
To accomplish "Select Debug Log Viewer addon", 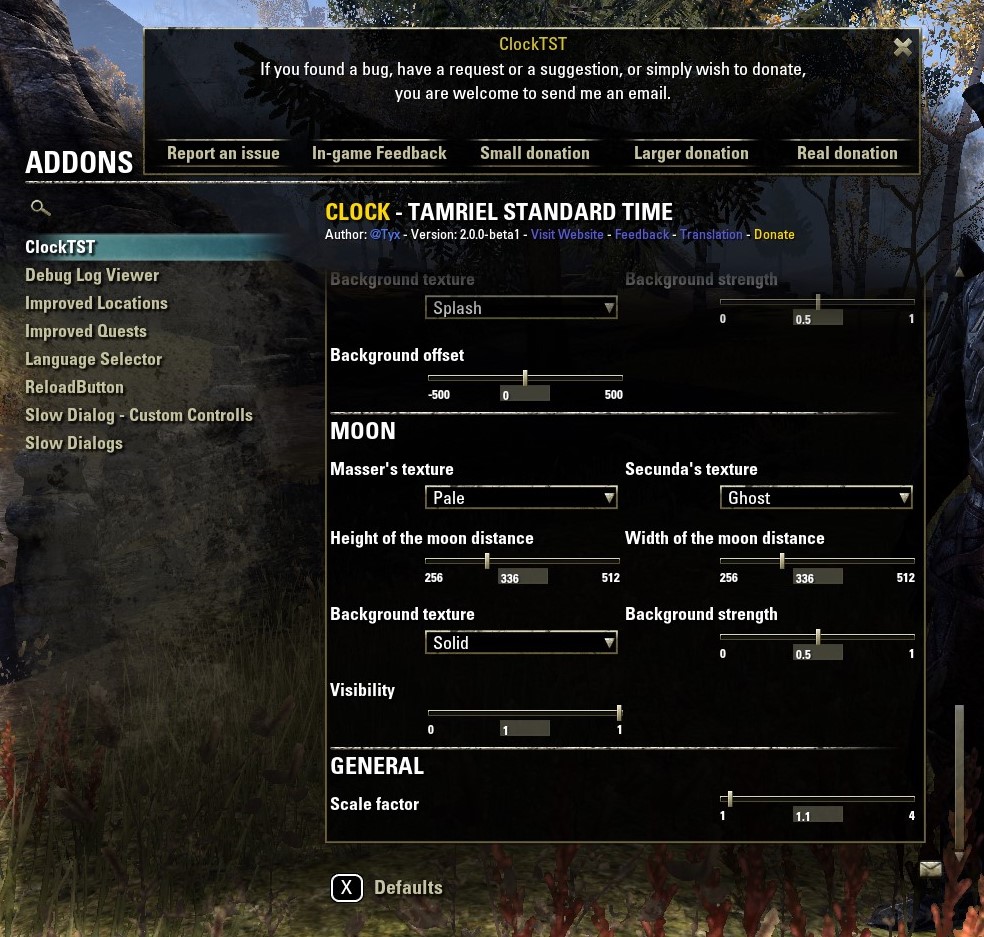I will pos(92,275).
